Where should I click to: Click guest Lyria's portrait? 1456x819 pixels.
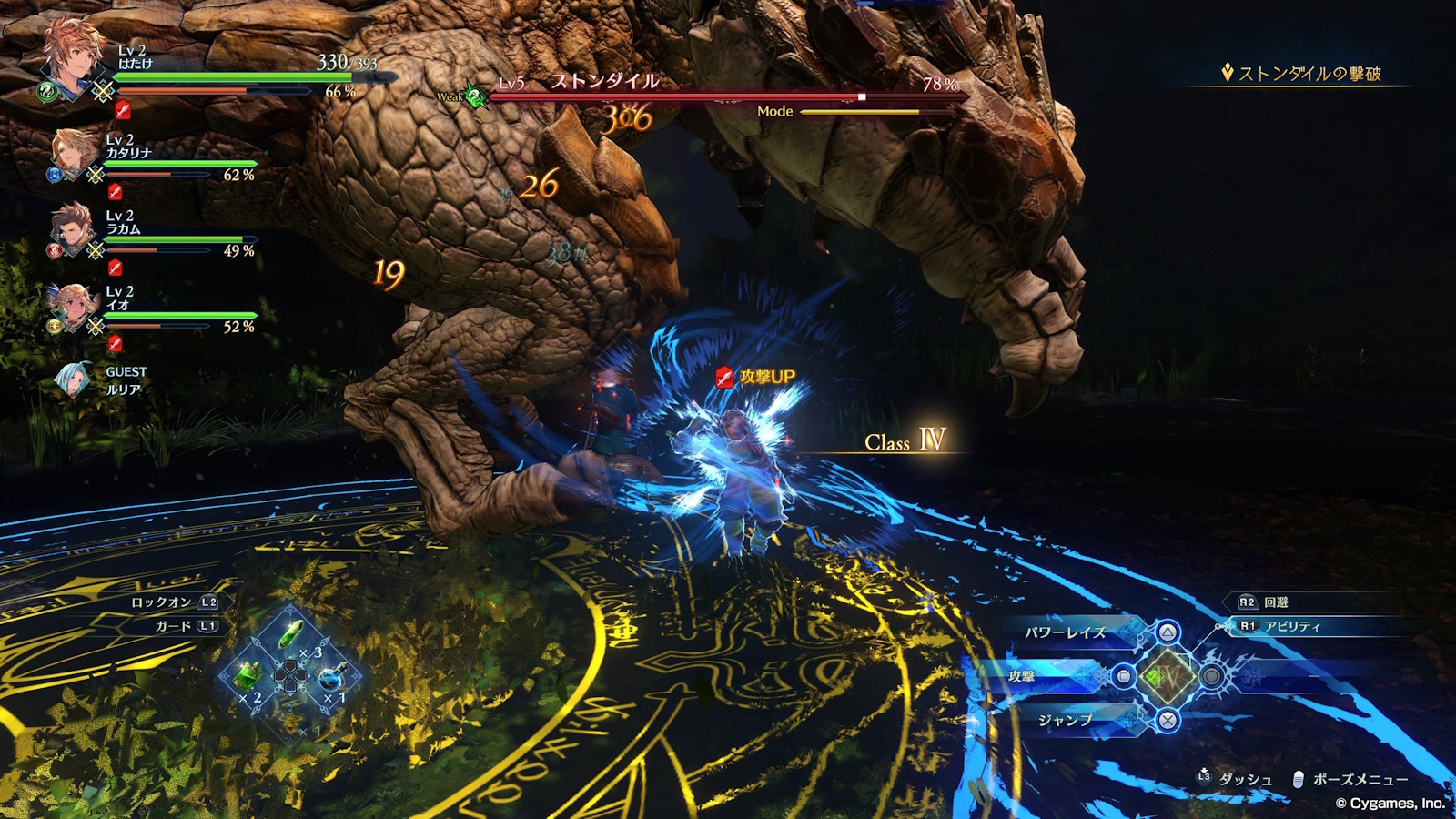point(71,379)
